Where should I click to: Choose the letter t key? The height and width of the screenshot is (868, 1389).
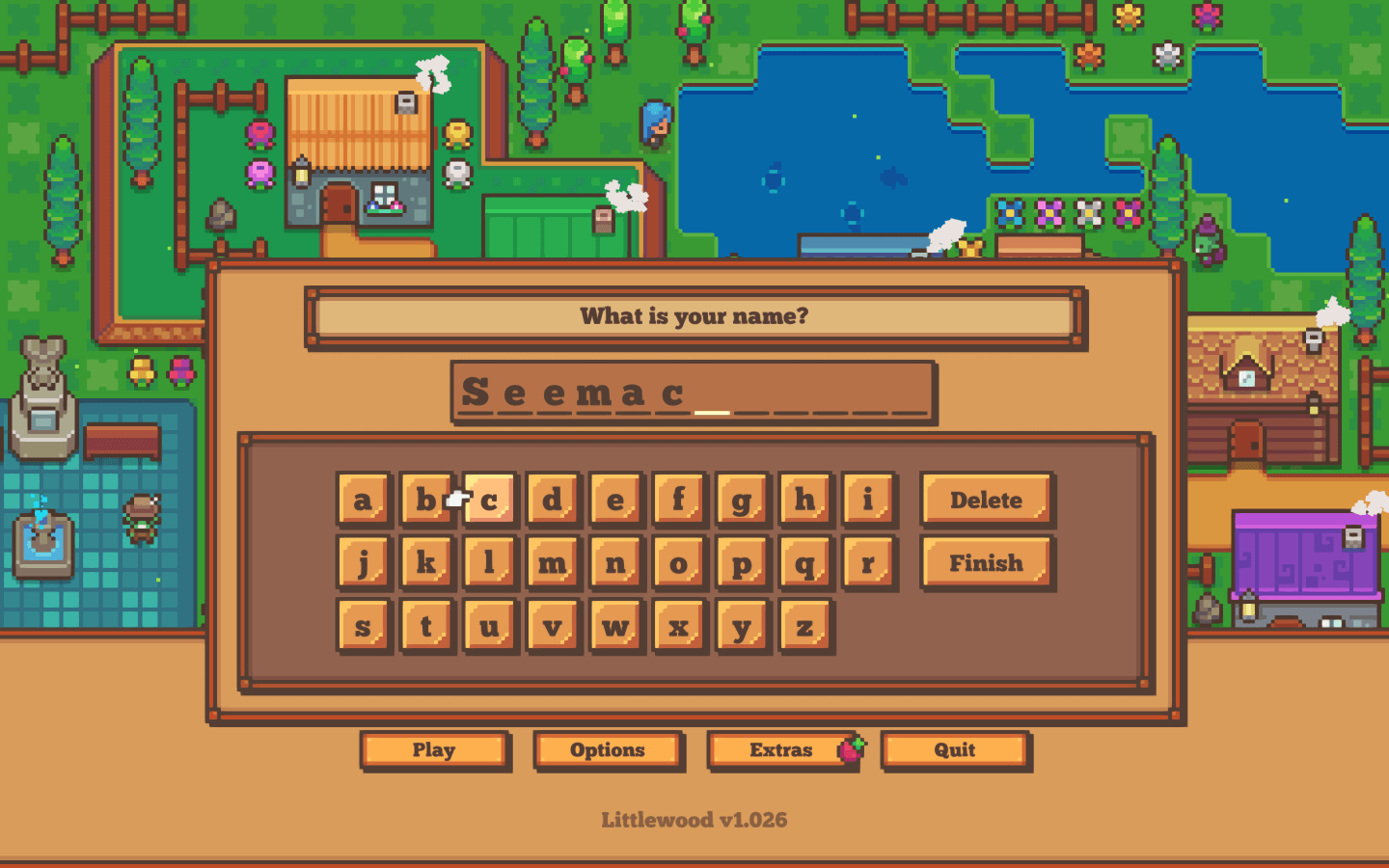pos(426,626)
